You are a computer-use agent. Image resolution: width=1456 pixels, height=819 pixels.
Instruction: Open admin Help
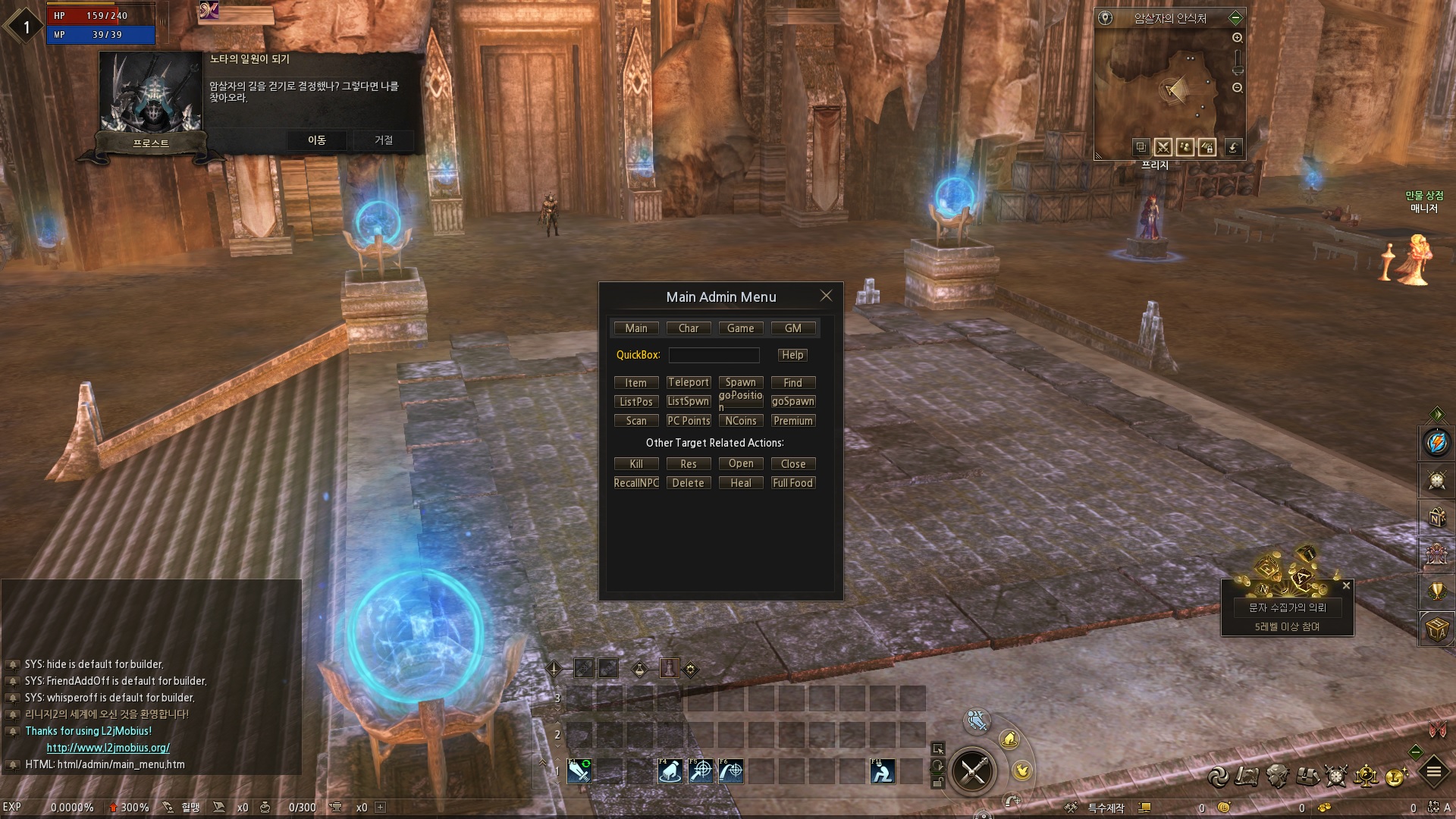792,355
